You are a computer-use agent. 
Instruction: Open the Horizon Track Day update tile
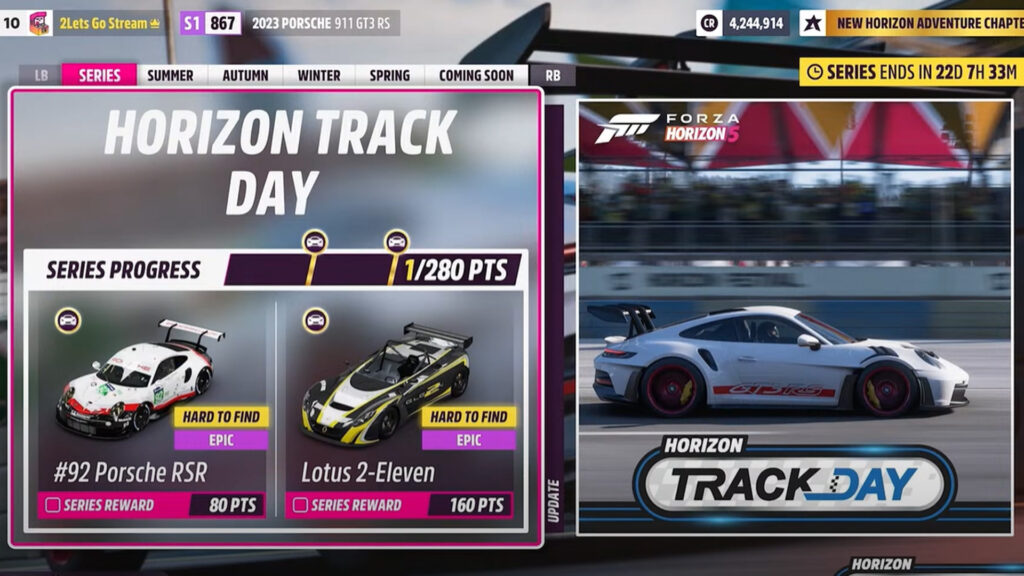(794, 317)
